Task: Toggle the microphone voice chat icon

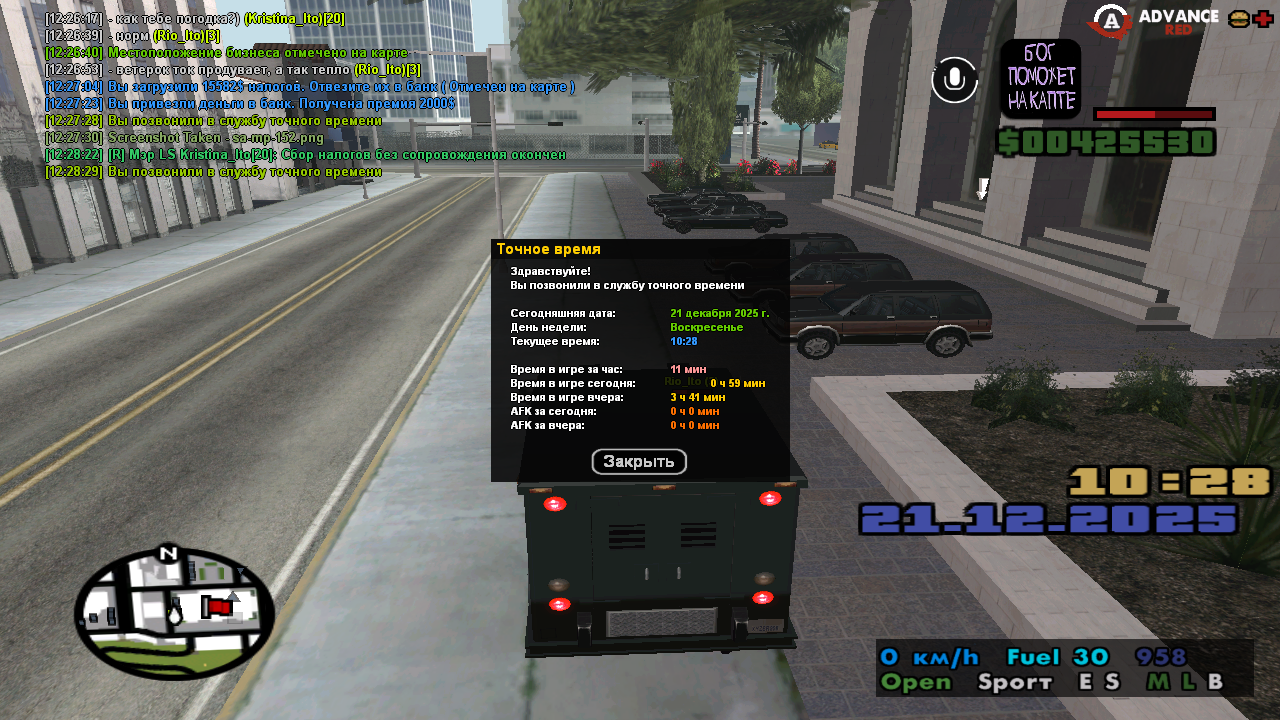Action: [x=954, y=80]
